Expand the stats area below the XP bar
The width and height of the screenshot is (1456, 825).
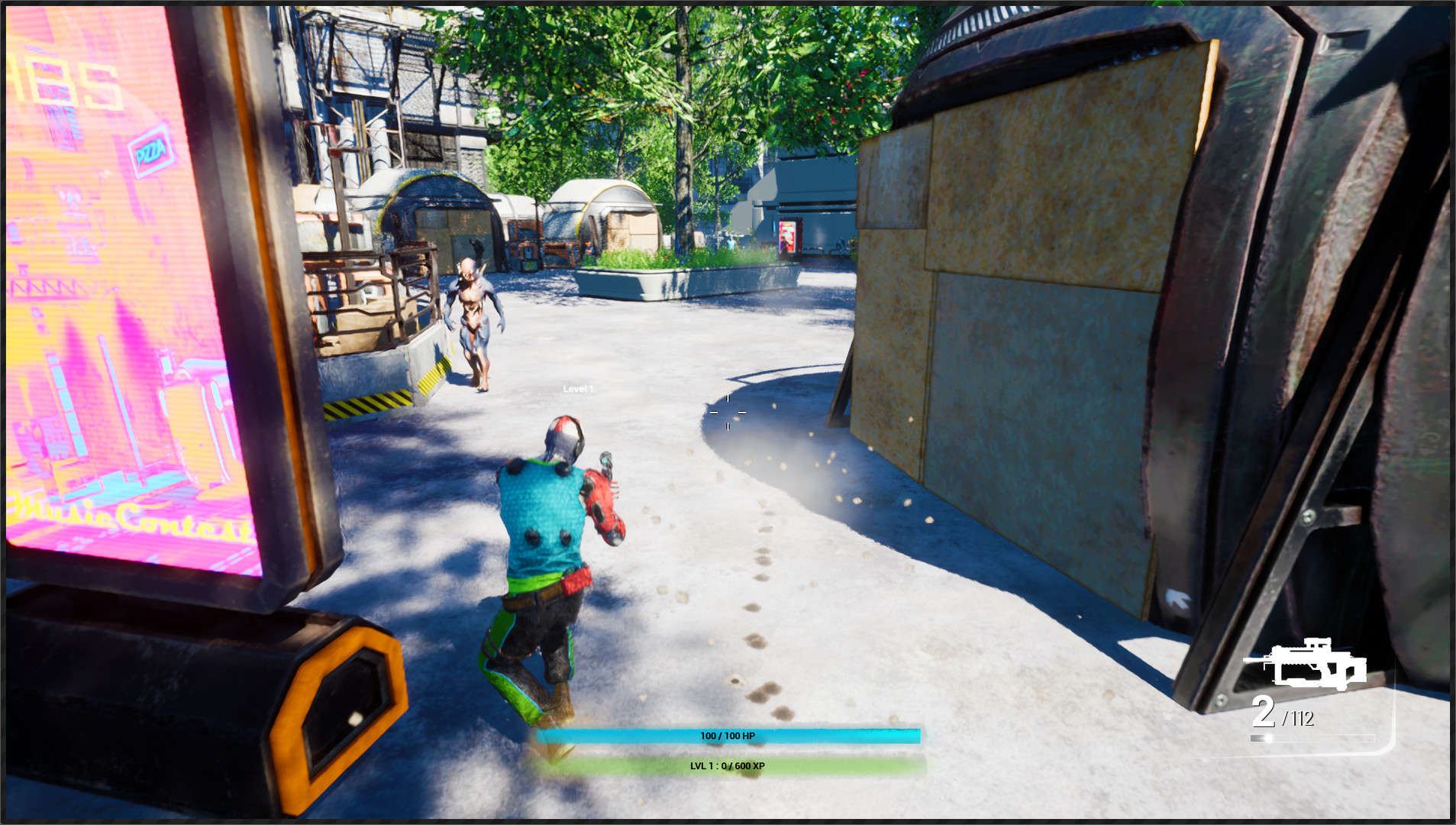[729, 766]
